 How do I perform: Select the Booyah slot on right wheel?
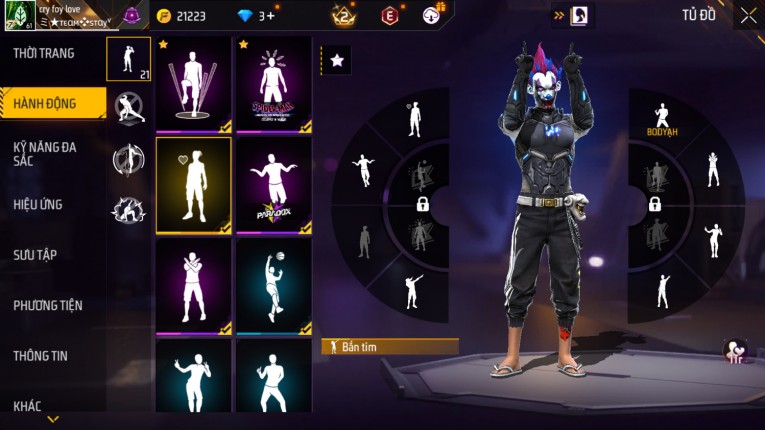tap(661, 120)
